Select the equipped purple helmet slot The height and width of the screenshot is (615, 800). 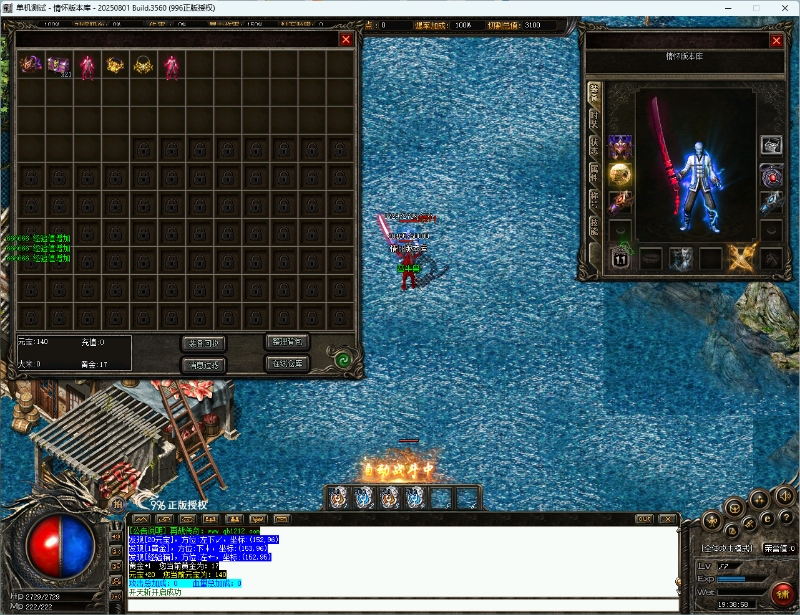coord(620,147)
